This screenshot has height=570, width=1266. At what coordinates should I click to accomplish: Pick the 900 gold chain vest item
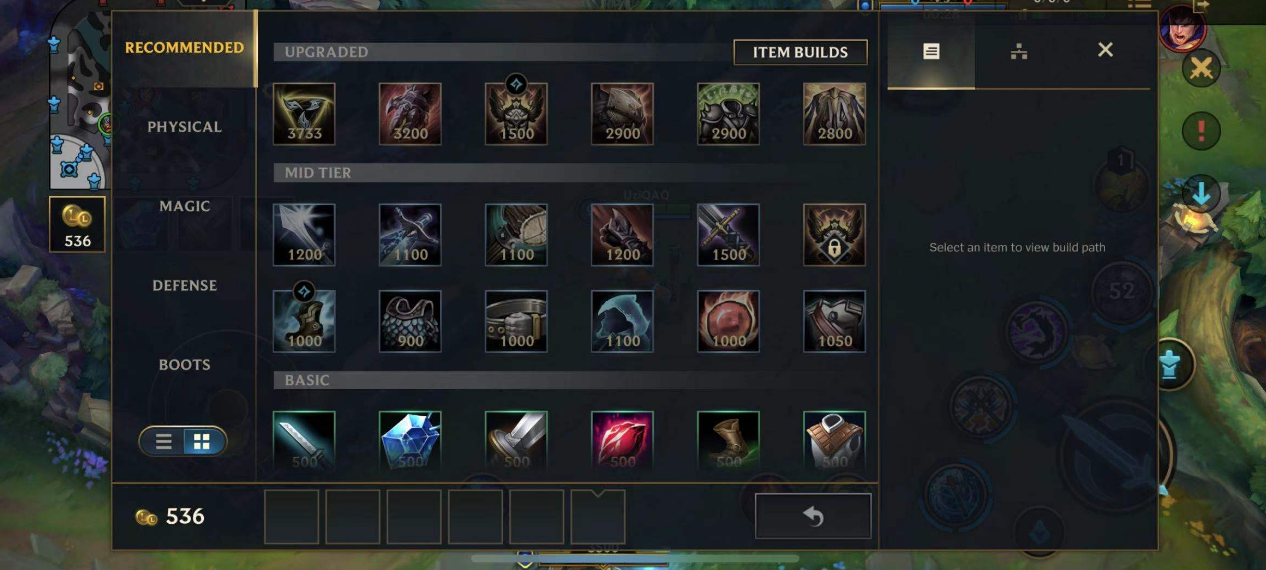(x=410, y=321)
